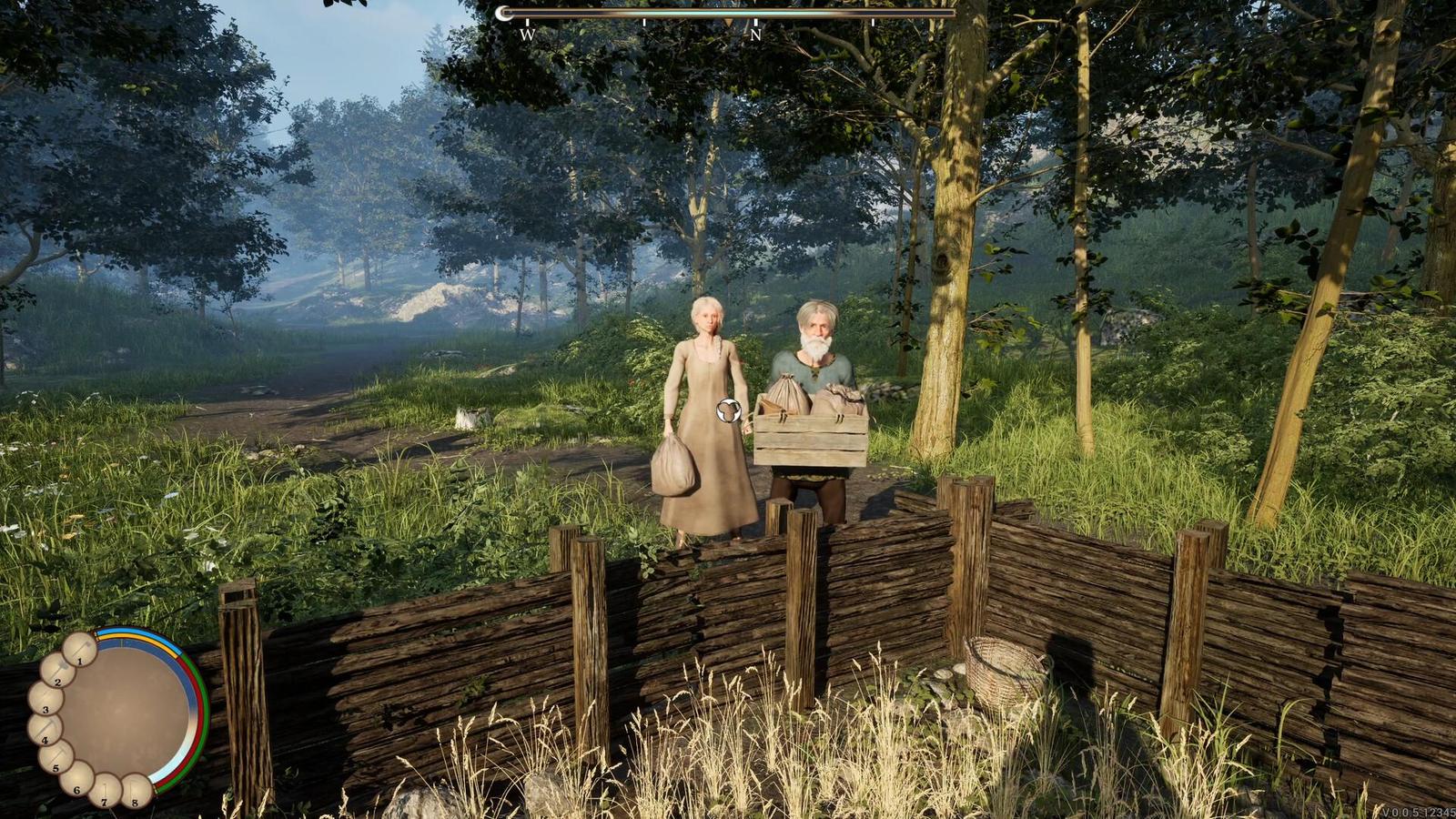Select hotbar slot 1 tool
The height and width of the screenshot is (819, 1456).
click(x=79, y=649)
